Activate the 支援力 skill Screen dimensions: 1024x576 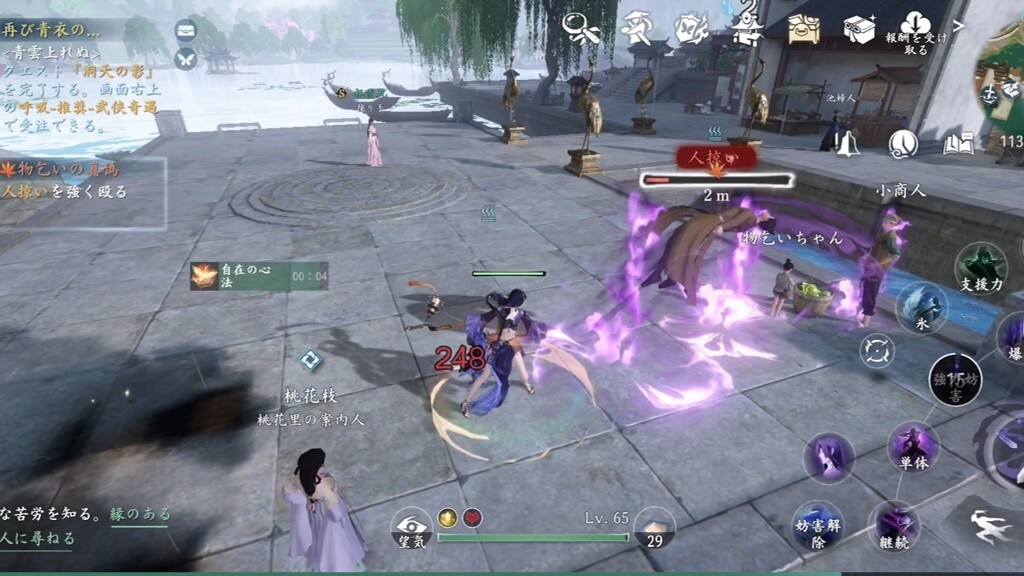pyautogui.click(x=980, y=268)
